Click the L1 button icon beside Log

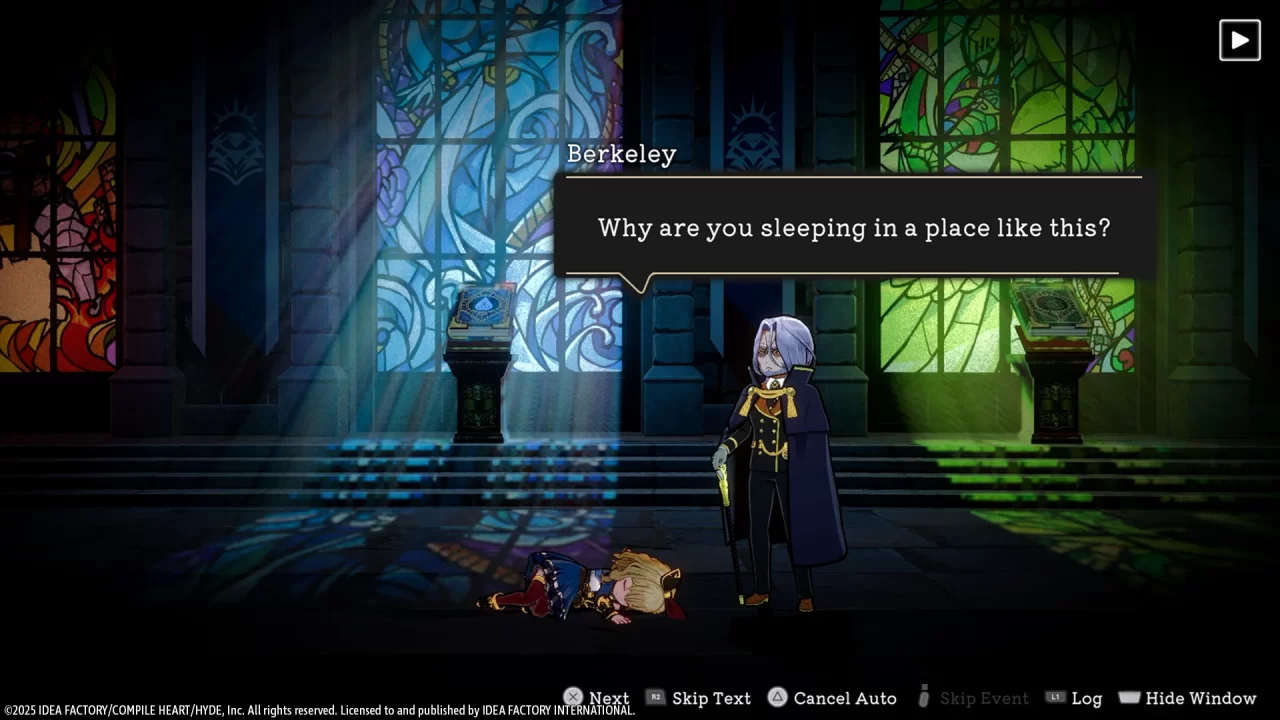(x=1057, y=698)
